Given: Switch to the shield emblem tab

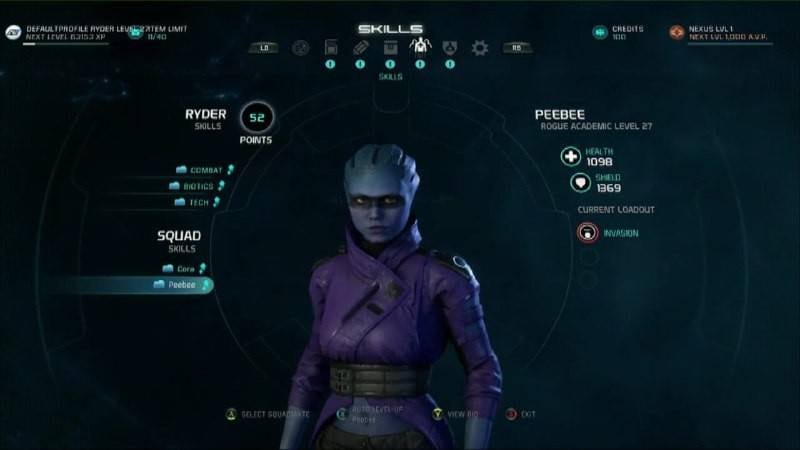Looking at the screenshot, I should point(450,47).
